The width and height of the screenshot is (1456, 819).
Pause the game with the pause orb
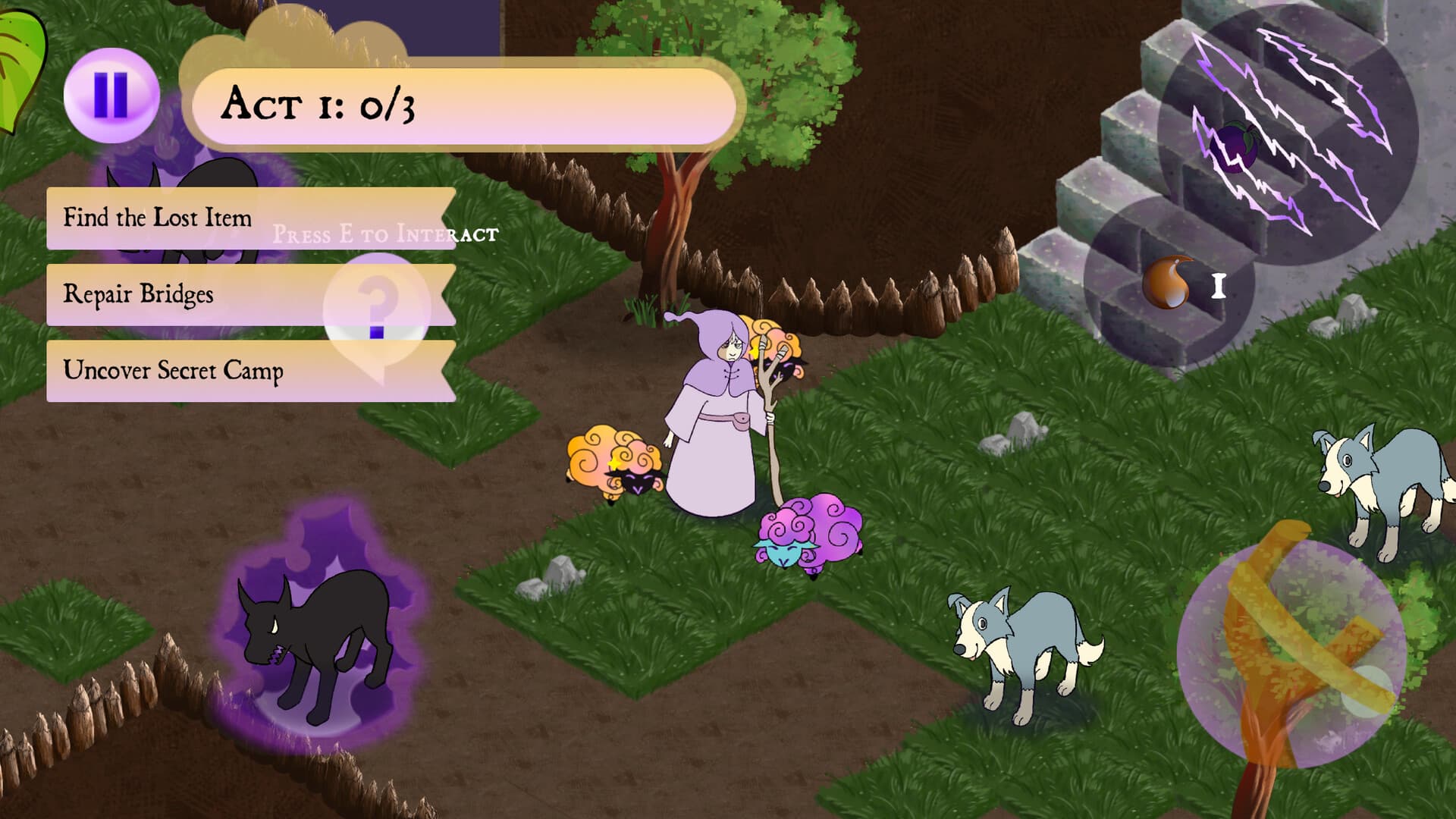pyautogui.click(x=111, y=94)
